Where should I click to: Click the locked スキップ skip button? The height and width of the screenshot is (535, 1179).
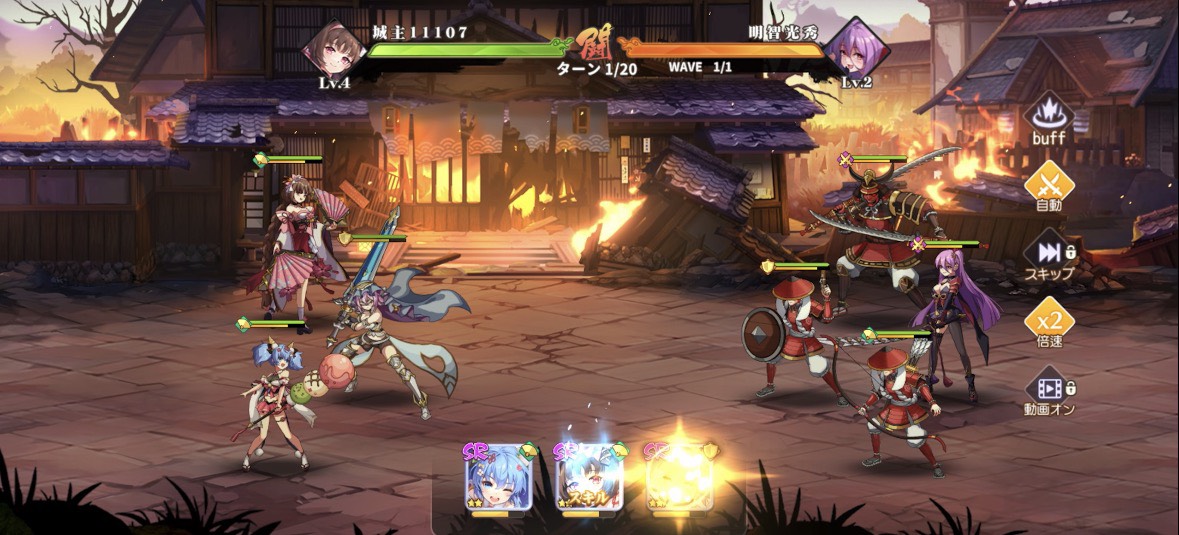click(1048, 255)
